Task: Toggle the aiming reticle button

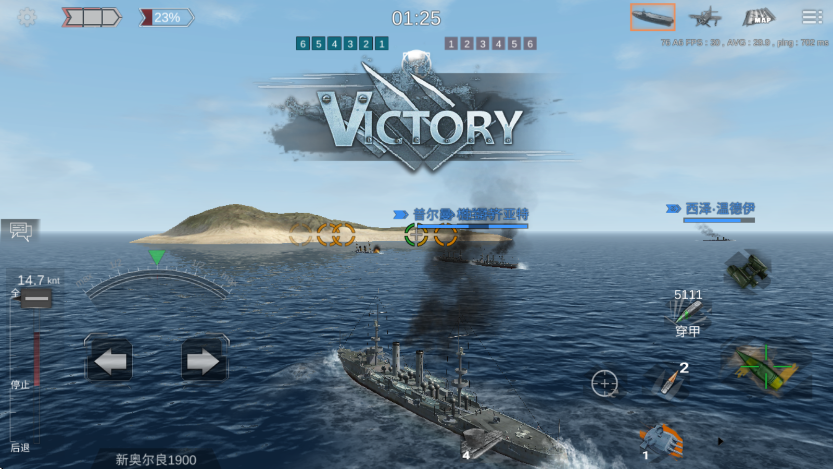Action: pyautogui.click(x=604, y=383)
